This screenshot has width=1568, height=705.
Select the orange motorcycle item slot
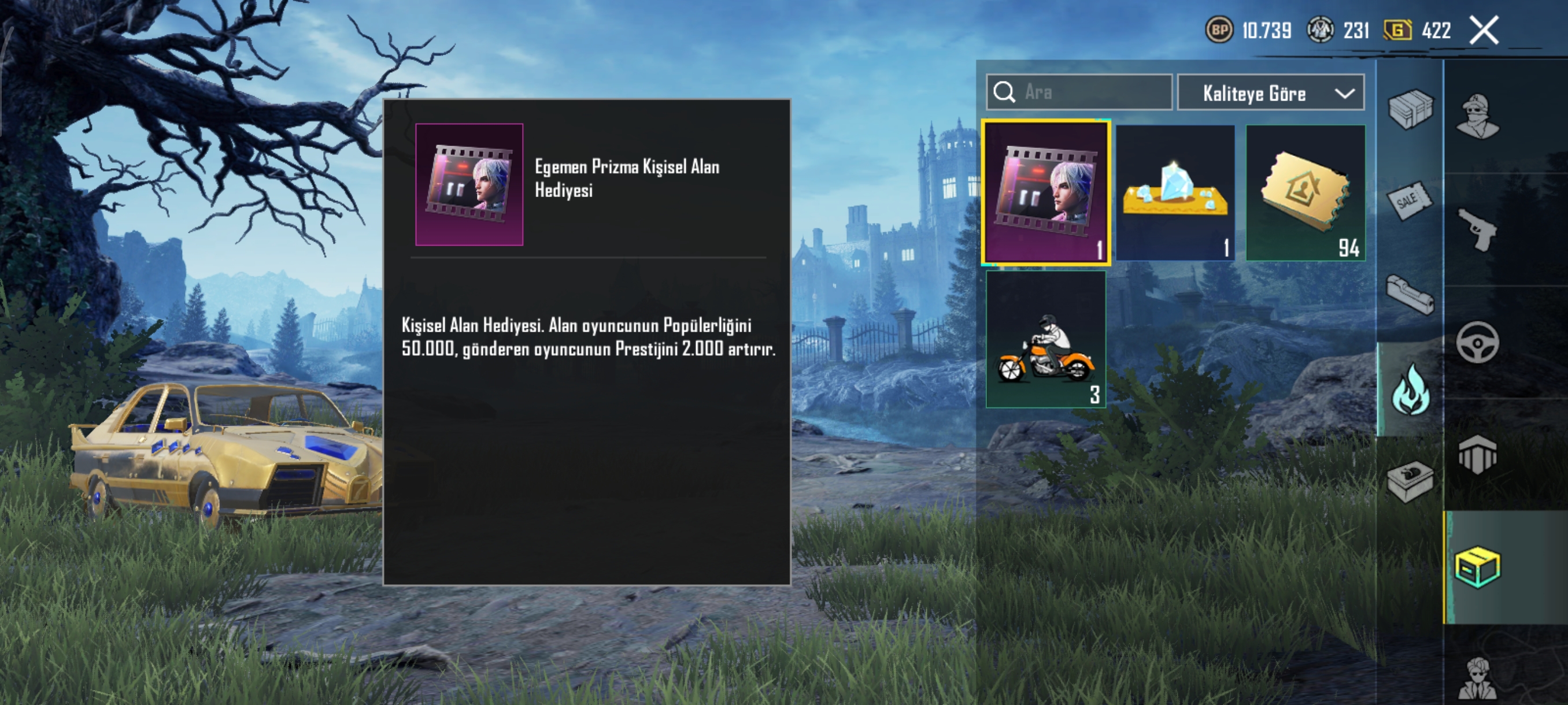pos(1046,339)
